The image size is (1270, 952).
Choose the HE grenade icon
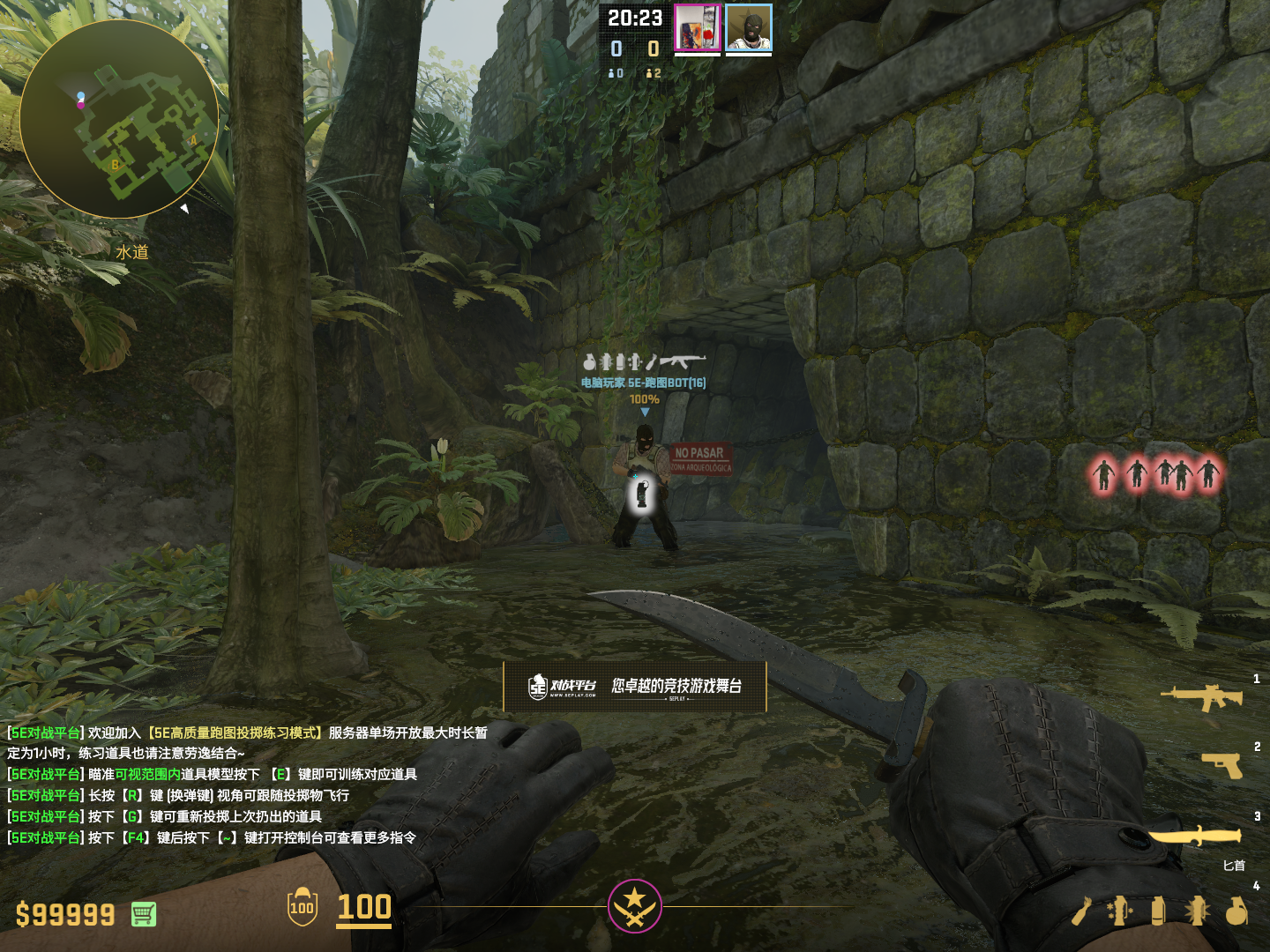[1236, 911]
